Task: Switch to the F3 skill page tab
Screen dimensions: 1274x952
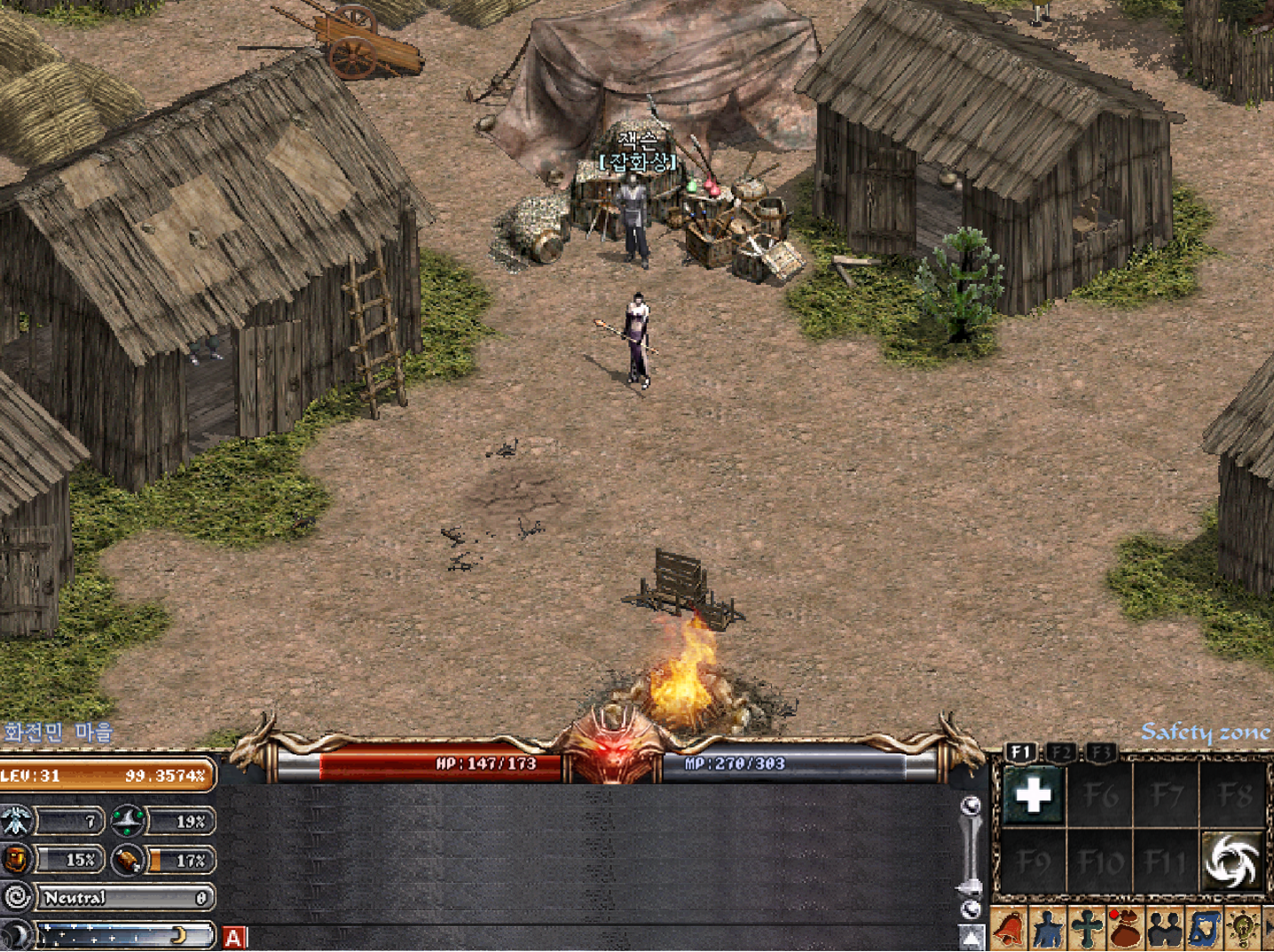Action: (1100, 752)
